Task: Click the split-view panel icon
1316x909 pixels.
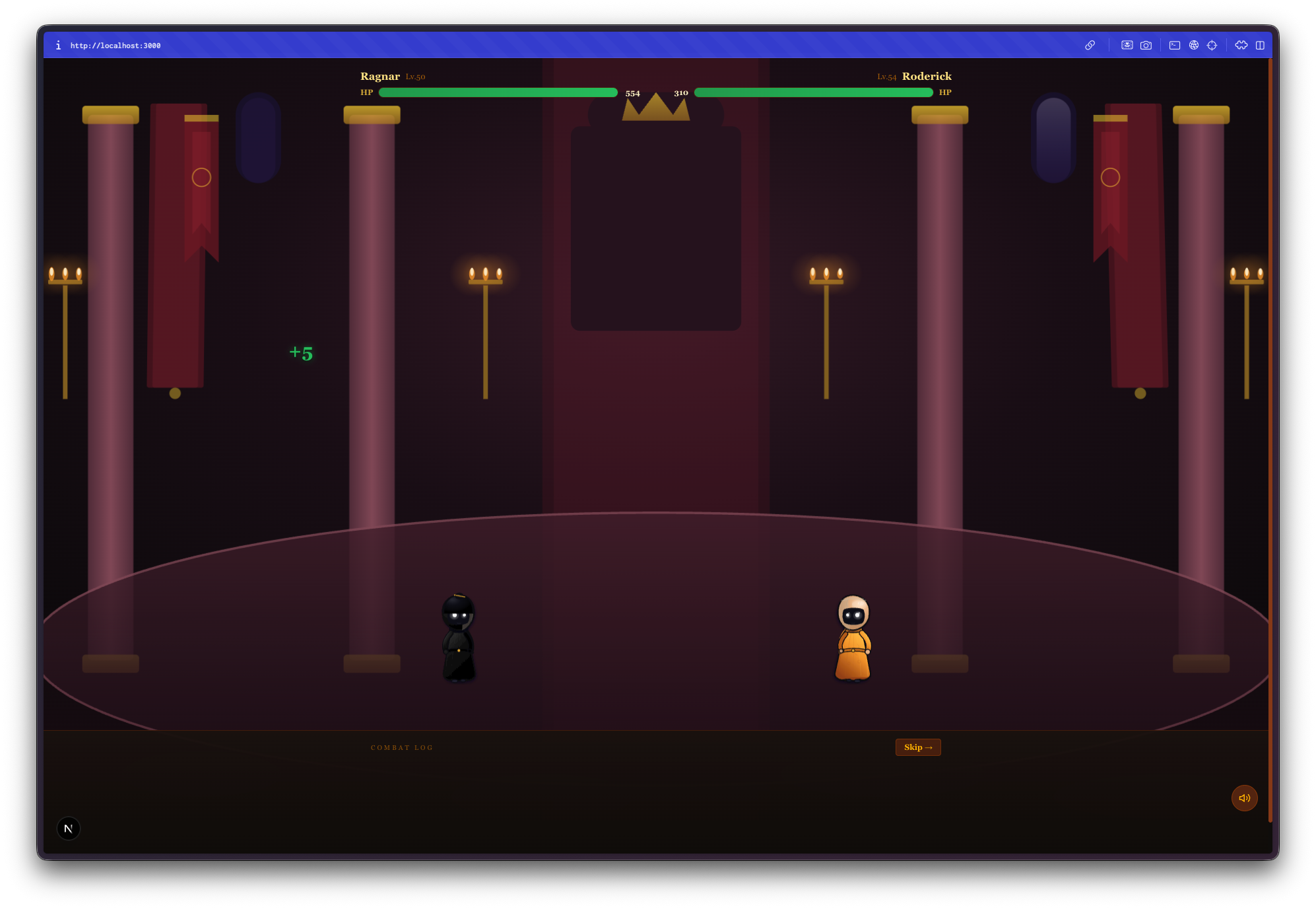Action: point(1261,45)
